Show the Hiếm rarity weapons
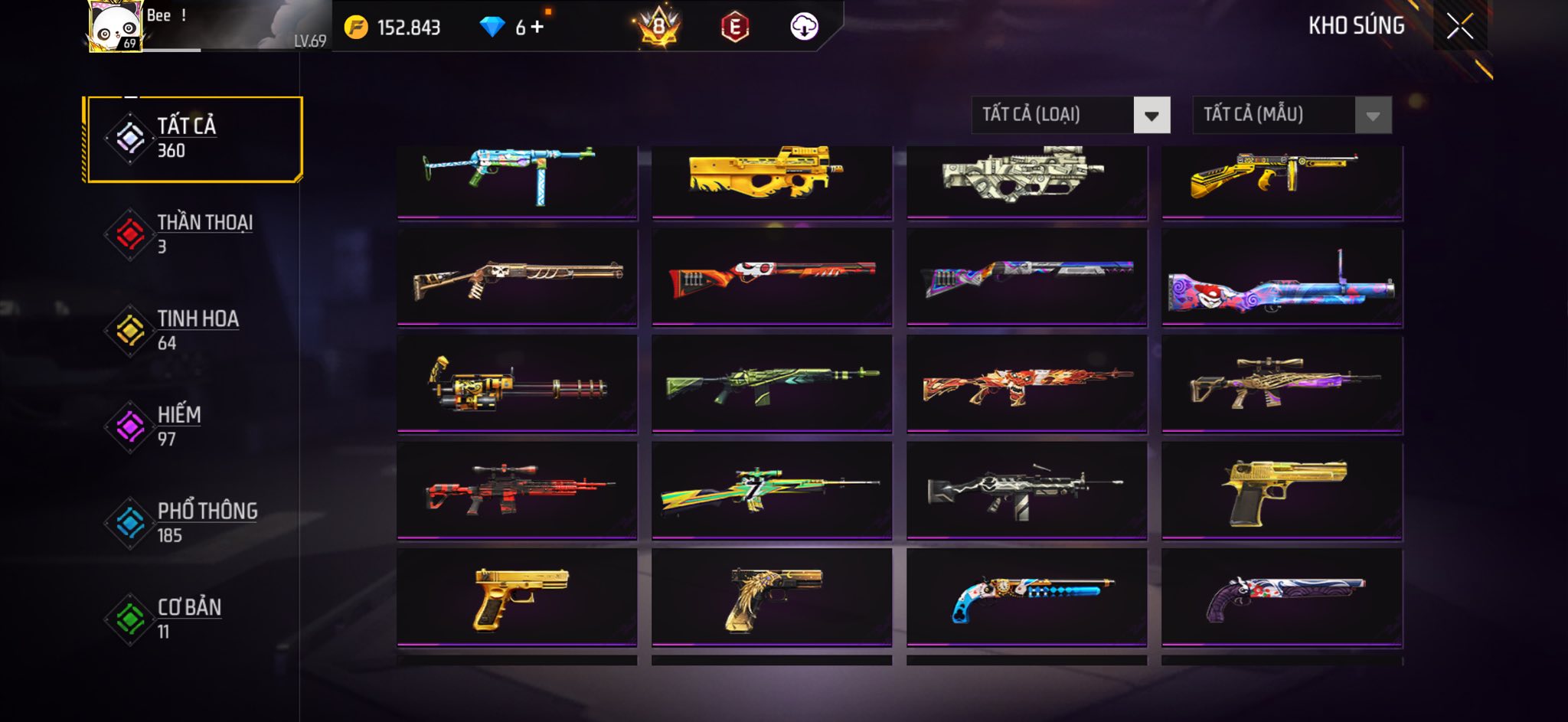Image resolution: width=1568 pixels, height=722 pixels. pyautogui.click(x=194, y=426)
